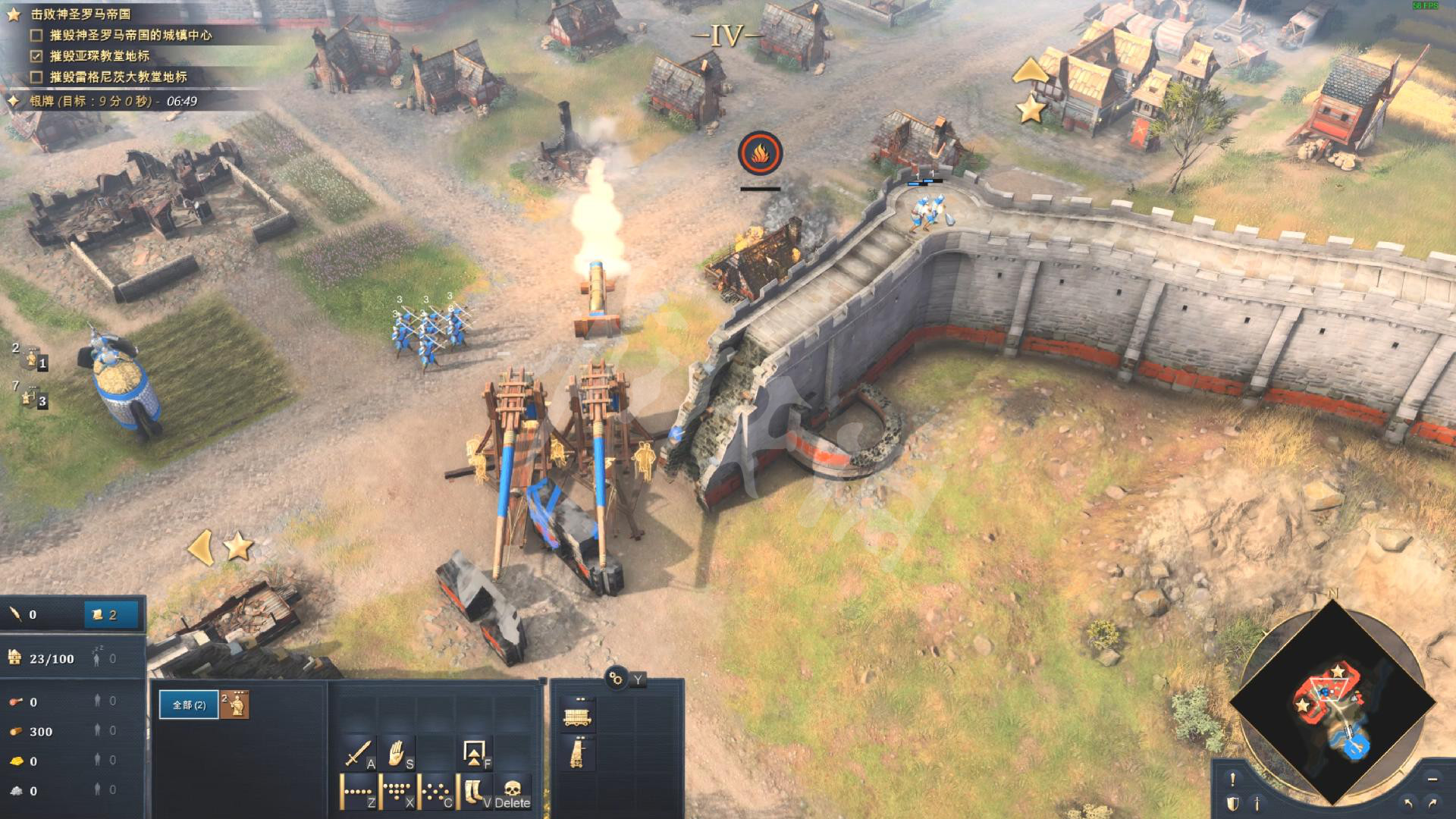Image resolution: width=1456 pixels, height=819 pixels.
Task: Select the 击败神圣罗马帝国 objective header
Action: point(80,14)
